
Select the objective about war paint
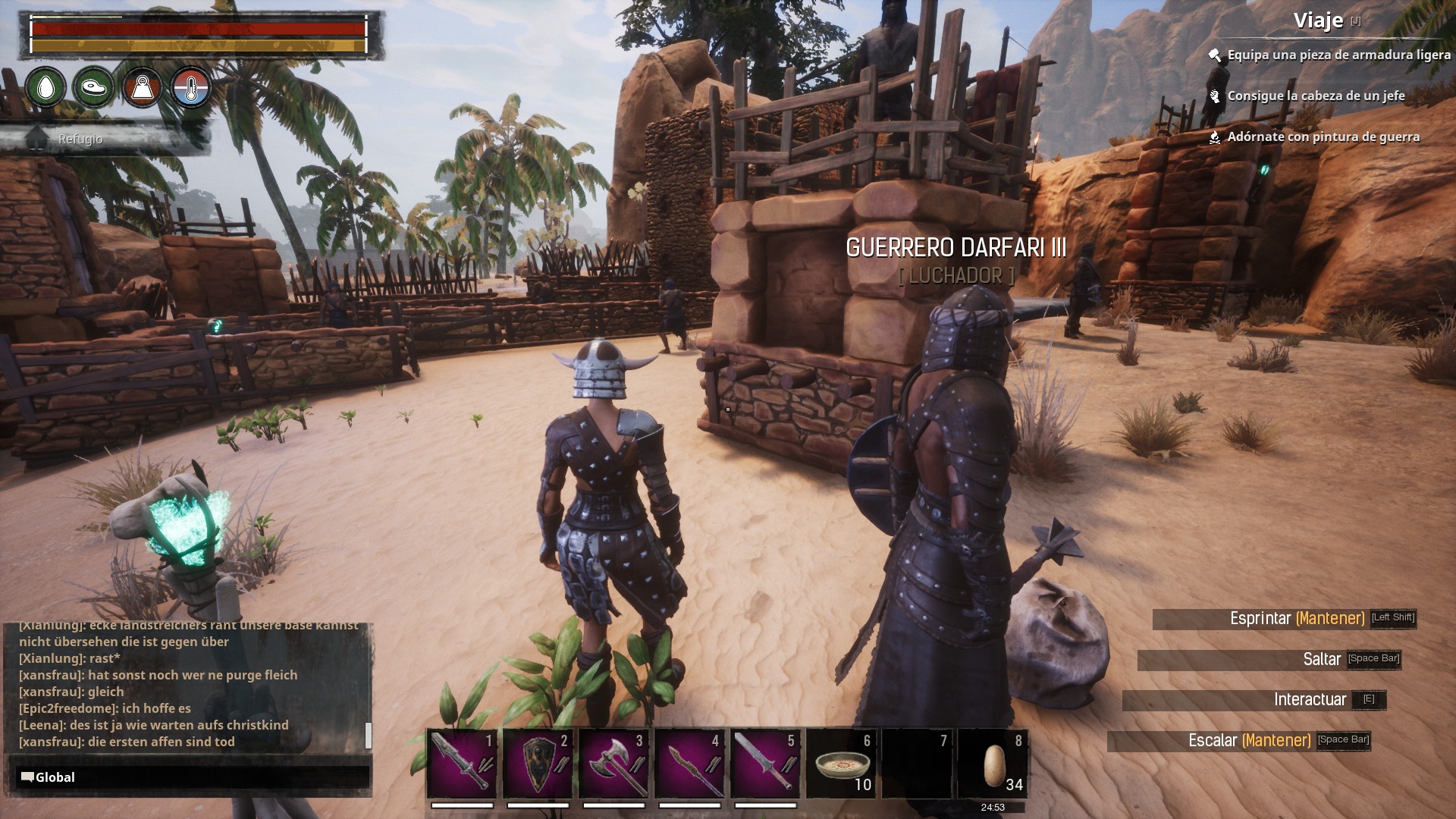click(x=1323, y=137)
